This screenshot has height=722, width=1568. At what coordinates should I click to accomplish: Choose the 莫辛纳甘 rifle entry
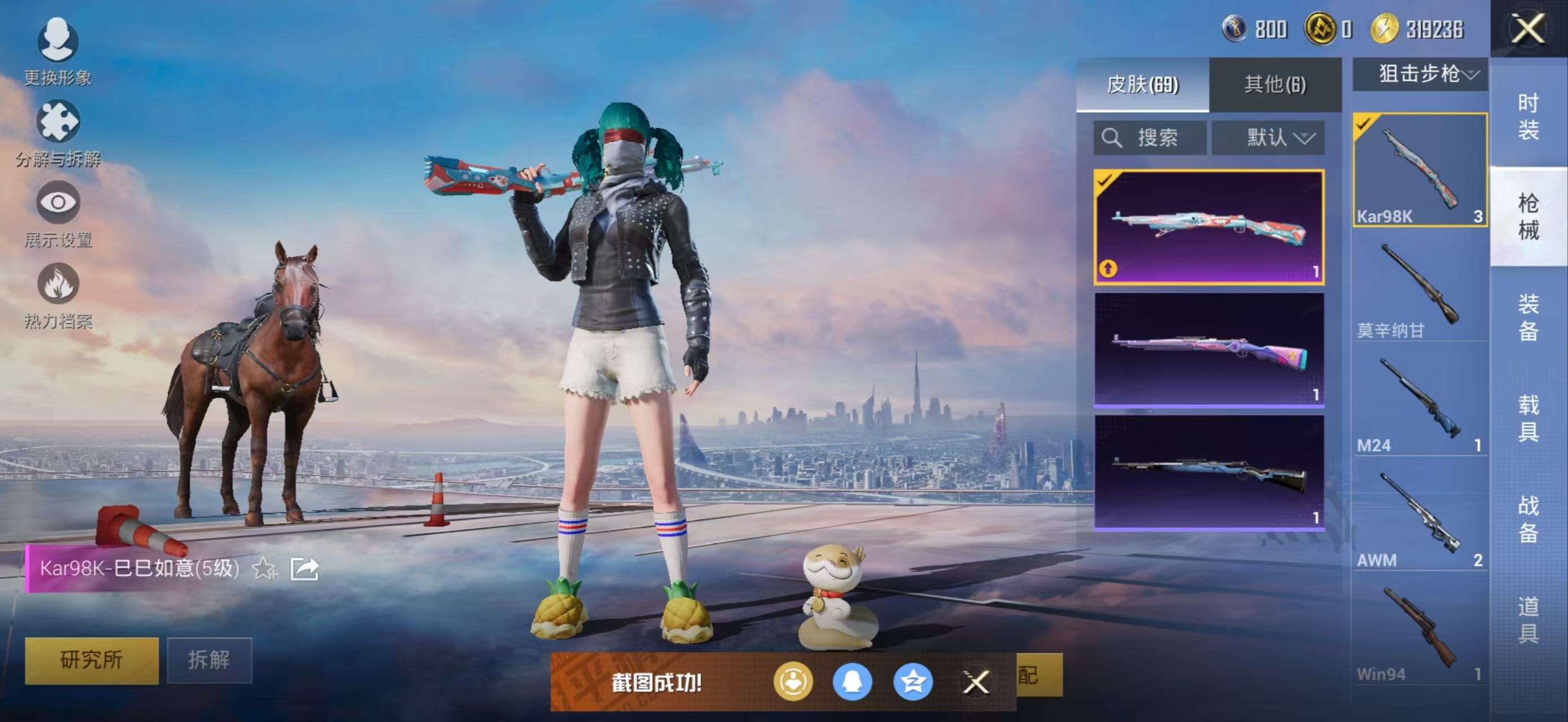point(1420,289)
